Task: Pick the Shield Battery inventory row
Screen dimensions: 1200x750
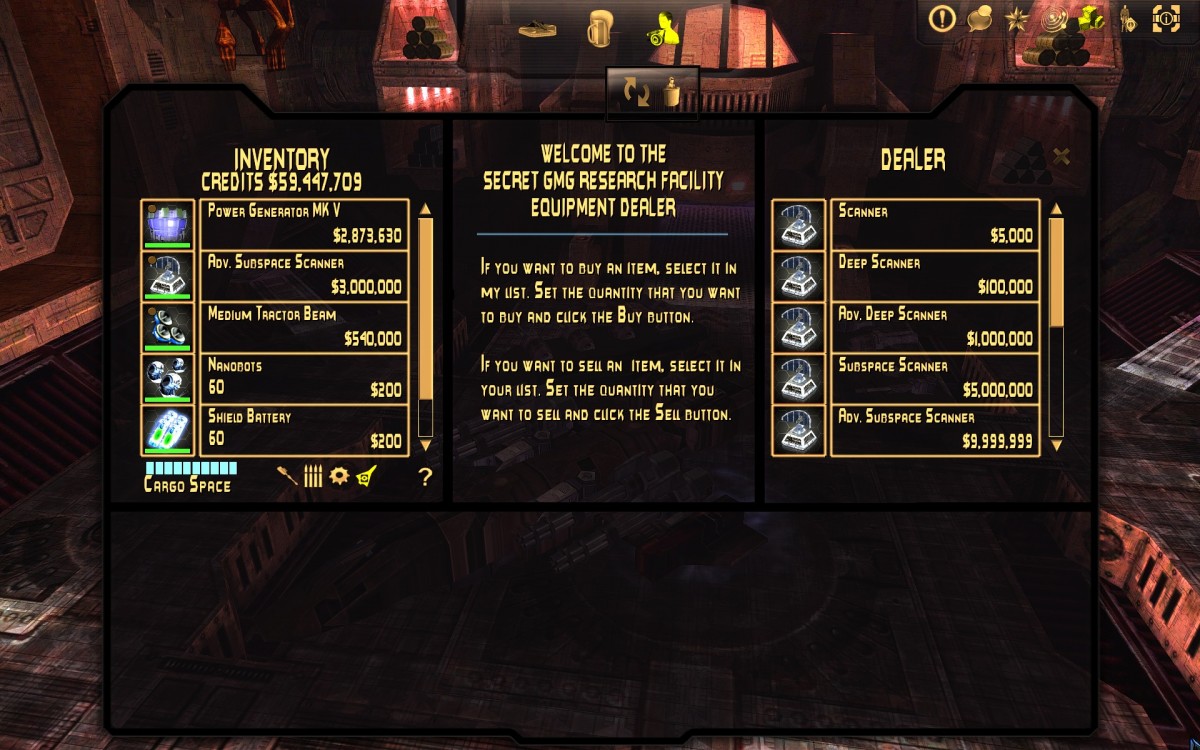Action: 304,430
